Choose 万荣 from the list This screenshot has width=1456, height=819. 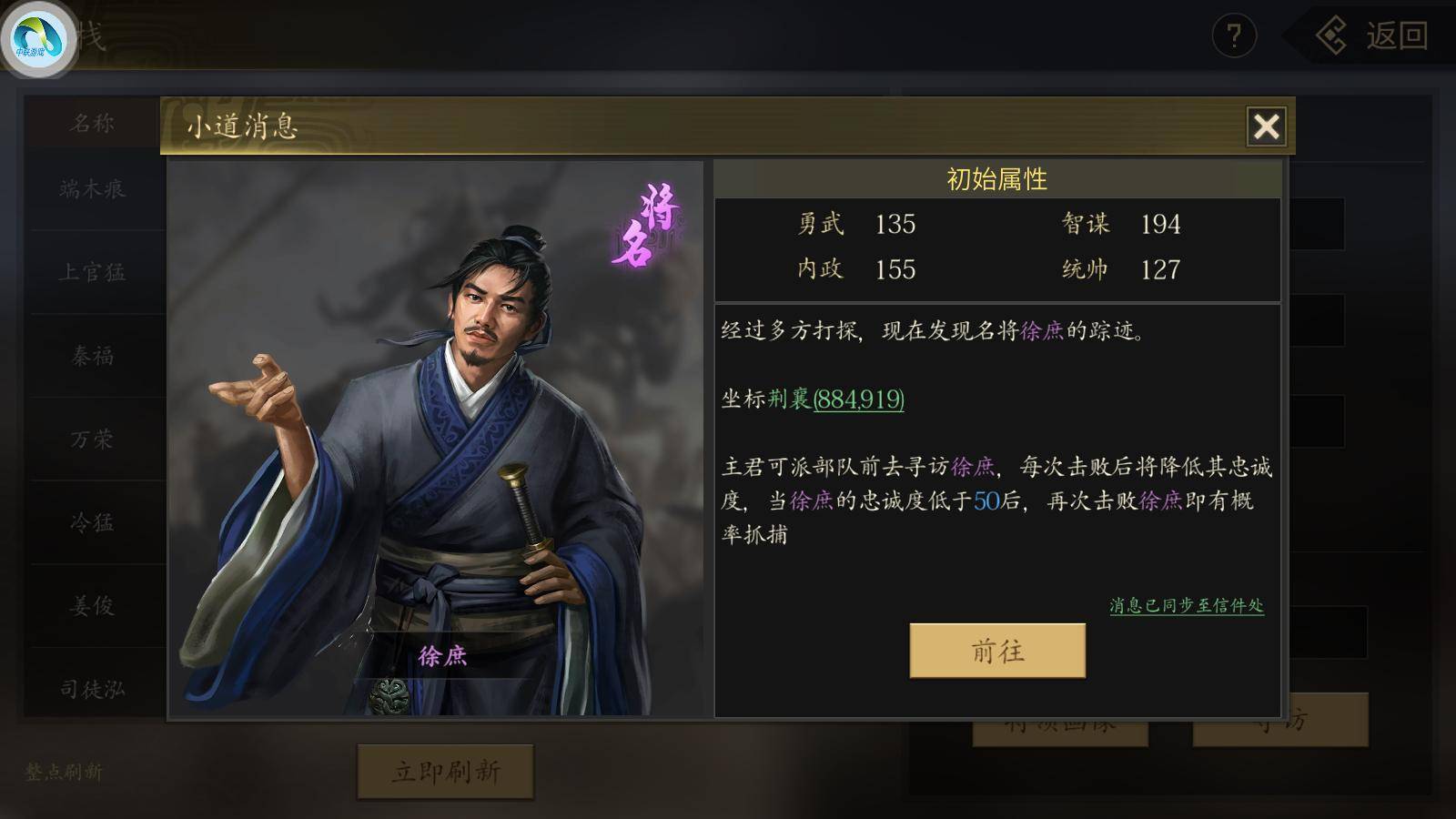[x=92, y=440]
